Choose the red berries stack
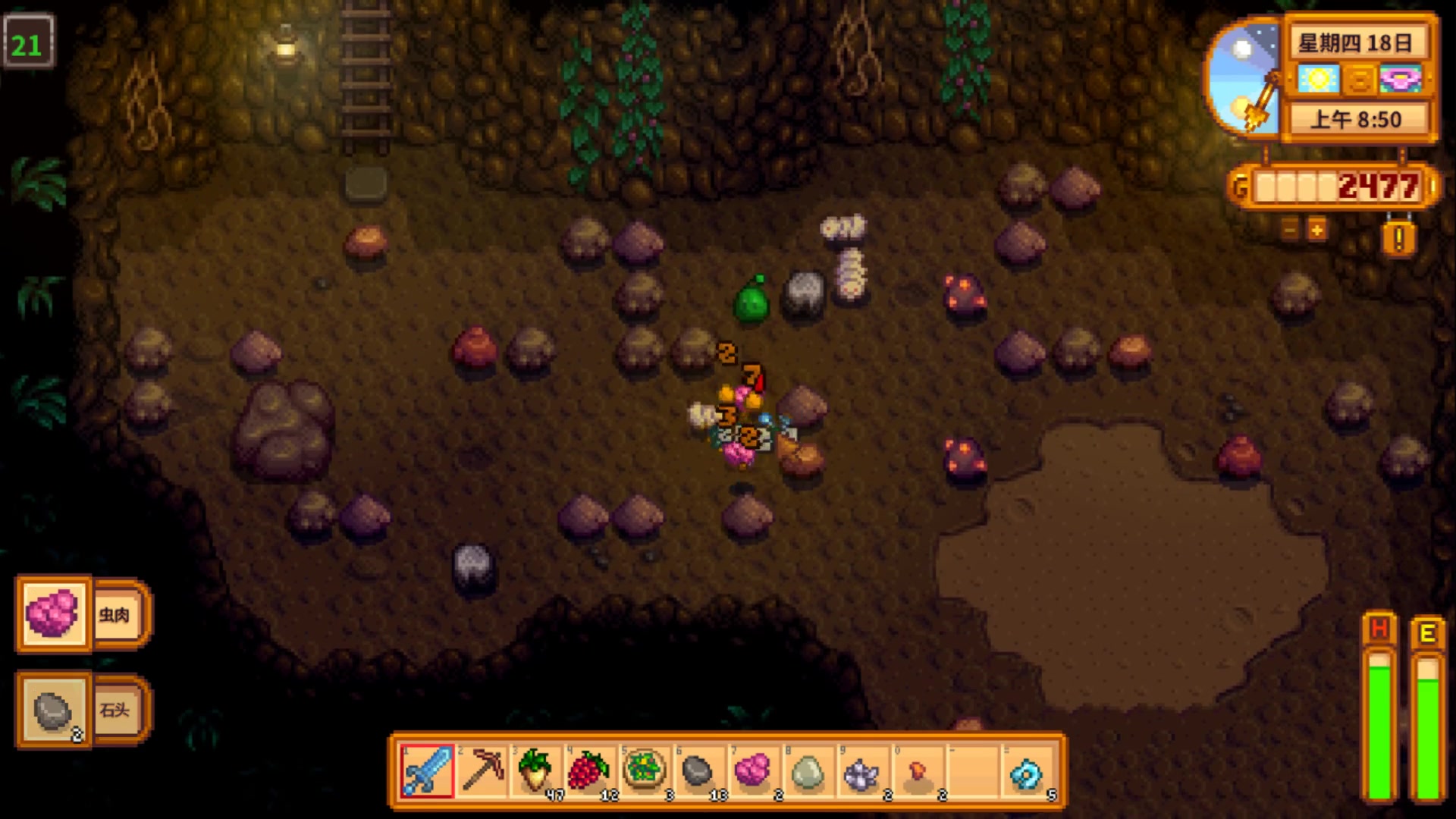The width and height of the screenshot is (1456, 819). [x=591, y=771]
